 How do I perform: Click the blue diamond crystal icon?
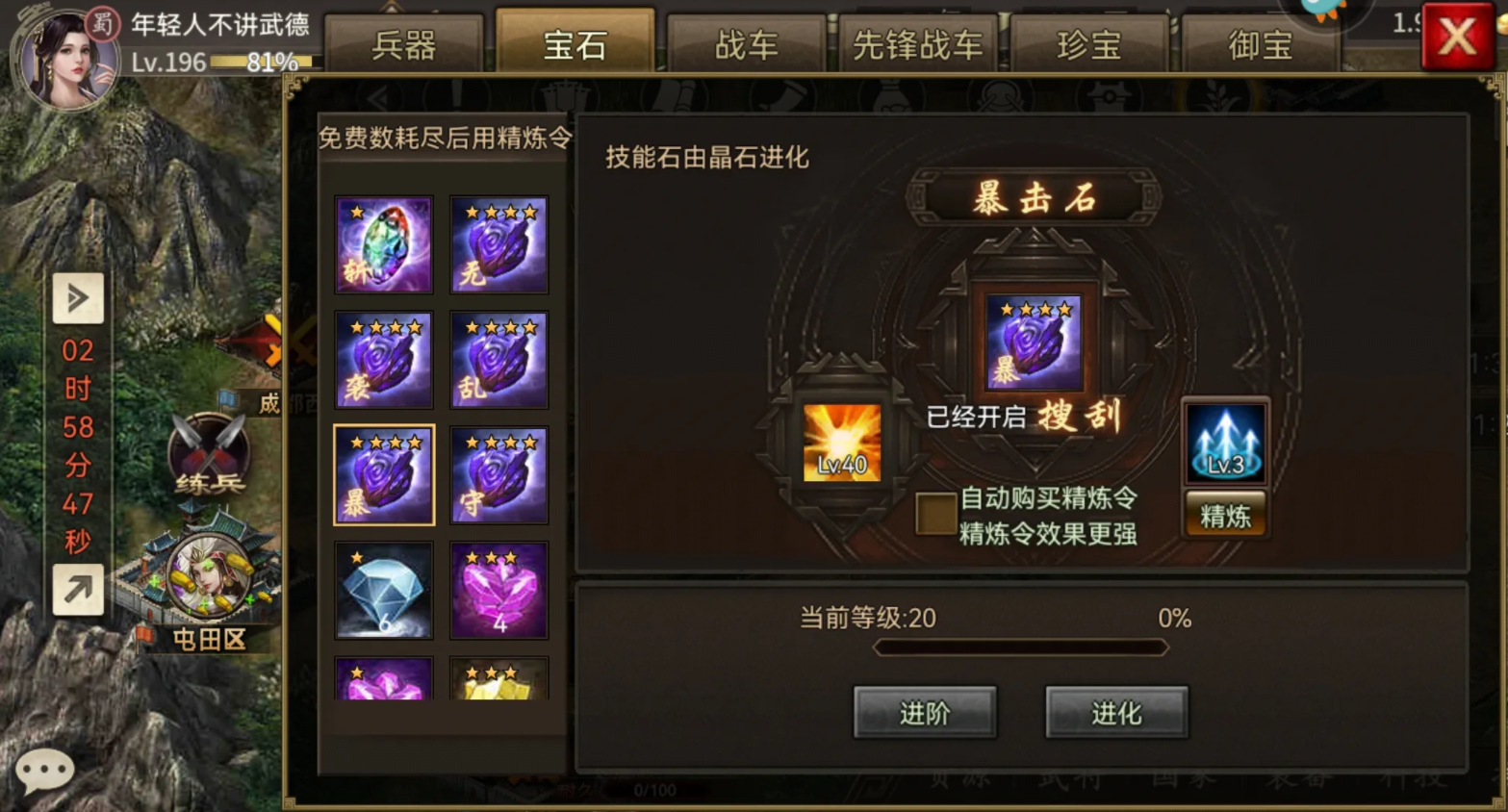383,590
